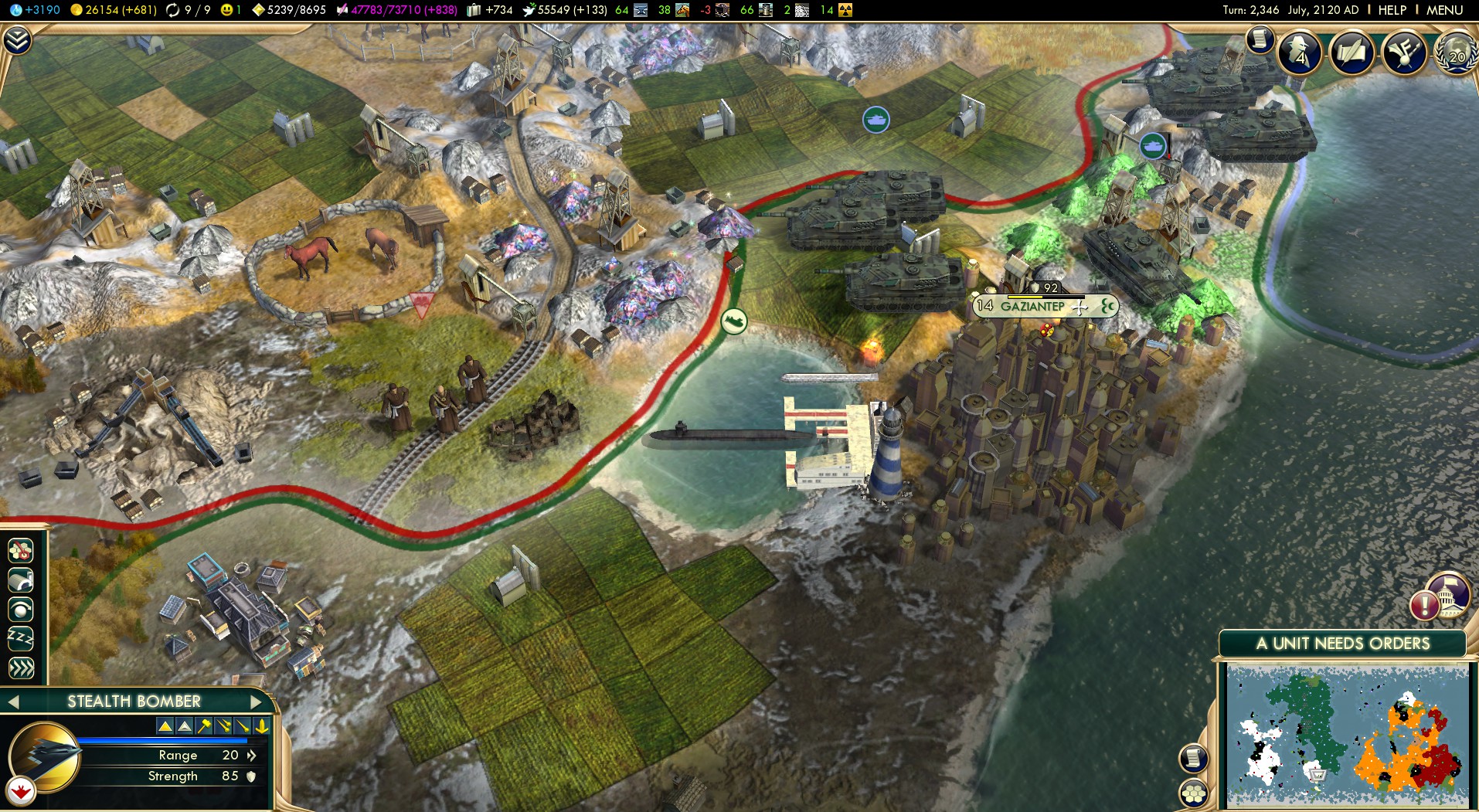Open the HELP Civilopedia
1479x812 pixels.
[x=1392, y=10]
